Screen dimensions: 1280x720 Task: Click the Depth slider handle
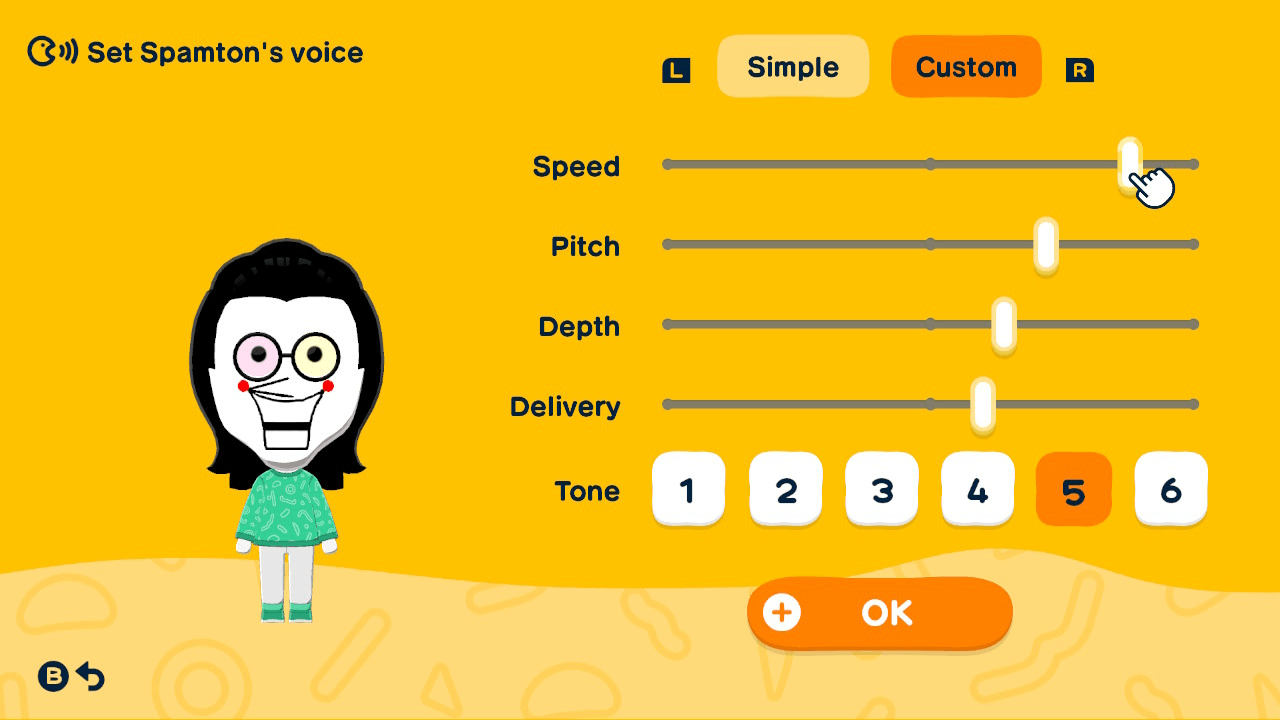1005,323
